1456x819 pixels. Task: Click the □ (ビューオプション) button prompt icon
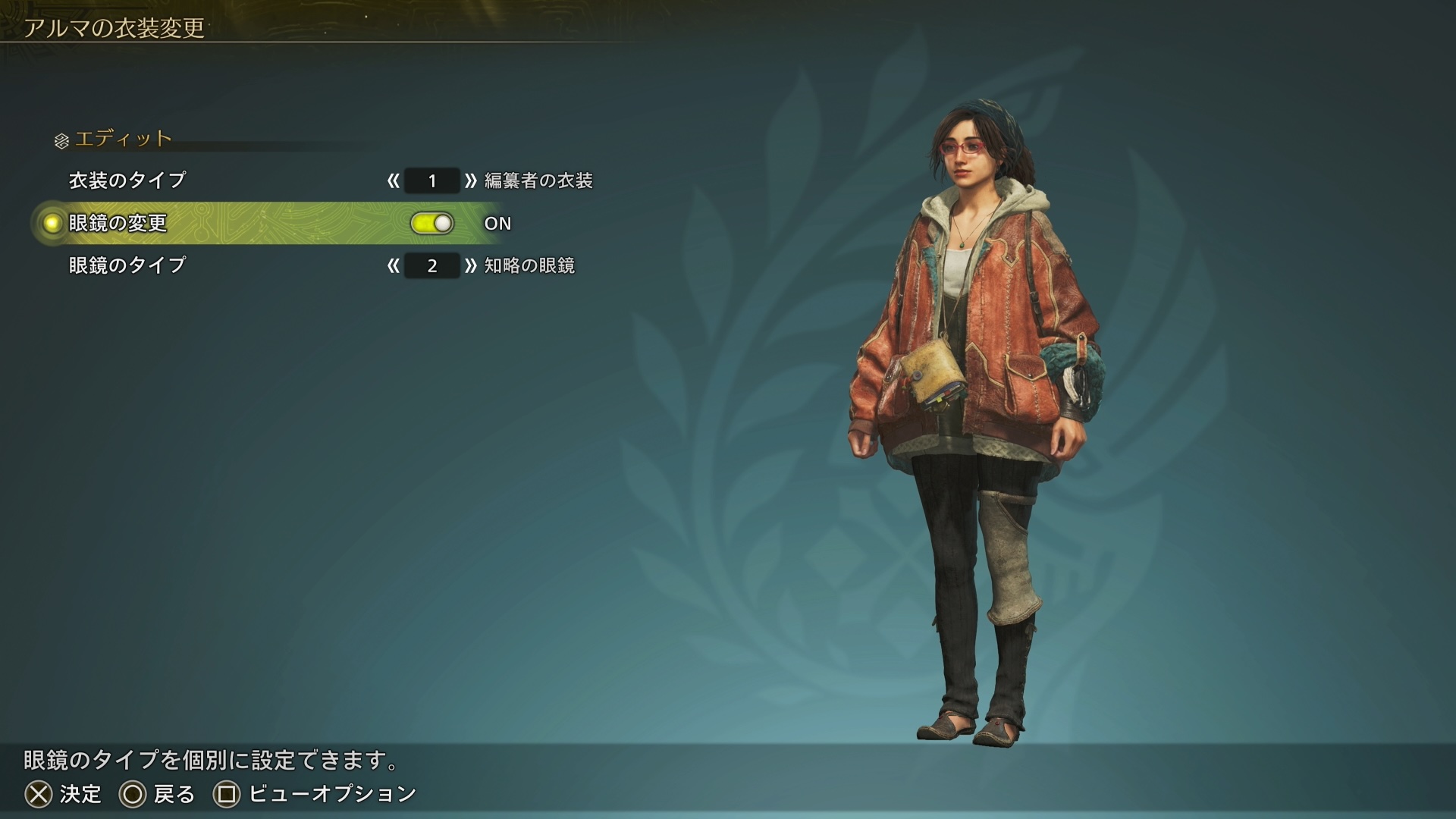click(227, 795)
